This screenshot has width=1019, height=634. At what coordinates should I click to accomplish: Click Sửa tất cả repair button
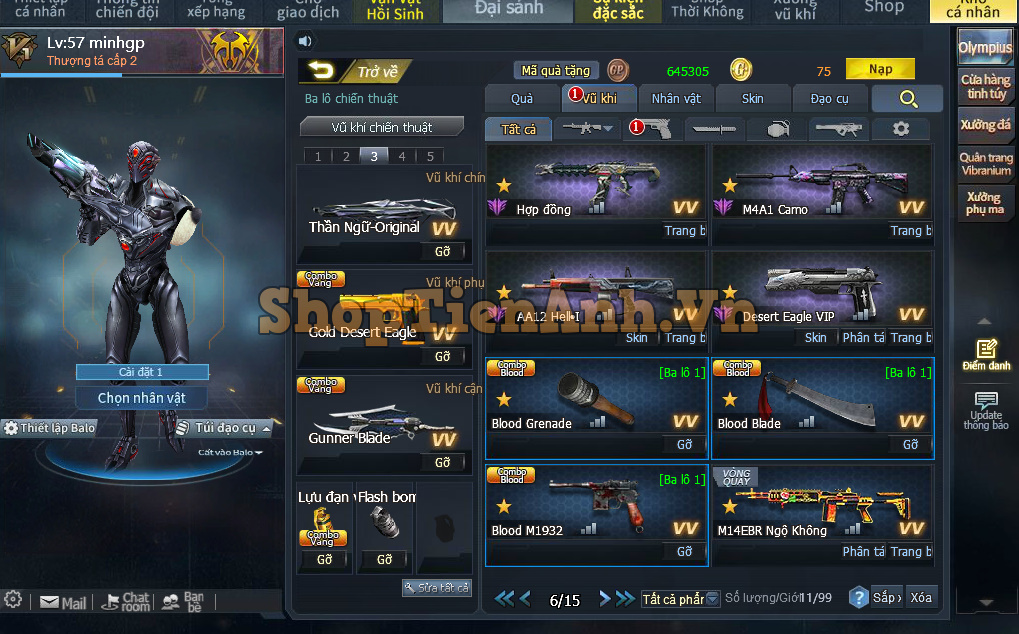coord(437,588)
